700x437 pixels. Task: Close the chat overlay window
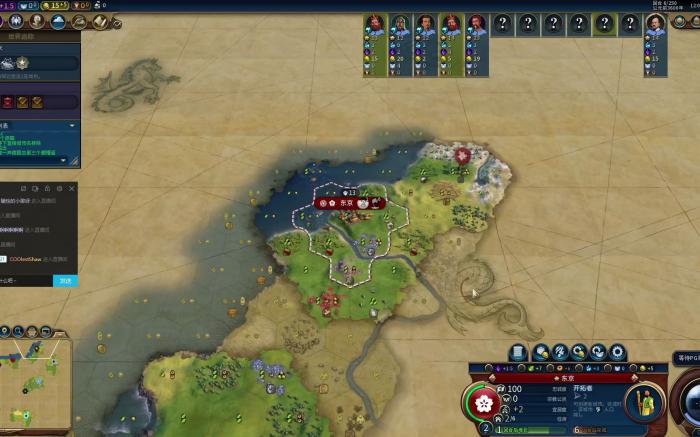click(x=72, y=188)
